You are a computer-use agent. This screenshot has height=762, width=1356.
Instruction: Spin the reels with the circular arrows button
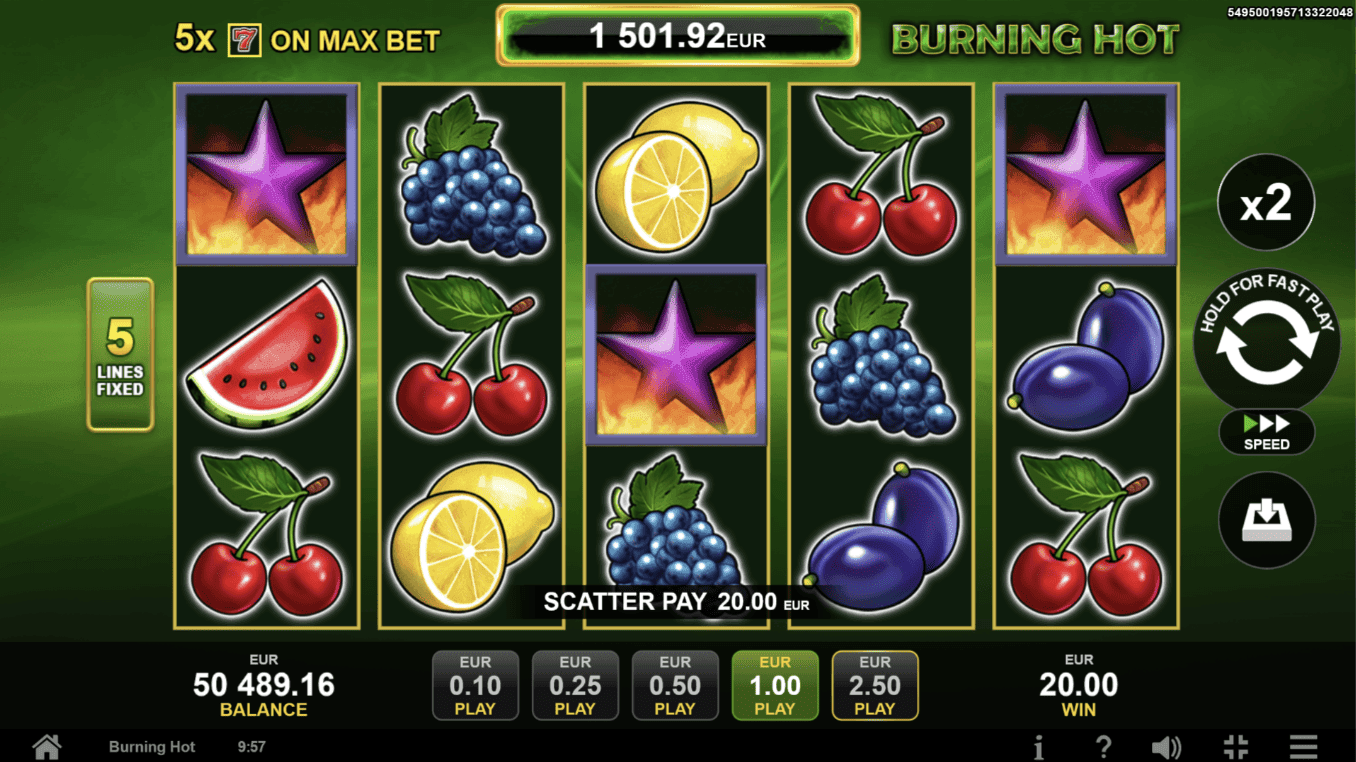pos(1266,342)
